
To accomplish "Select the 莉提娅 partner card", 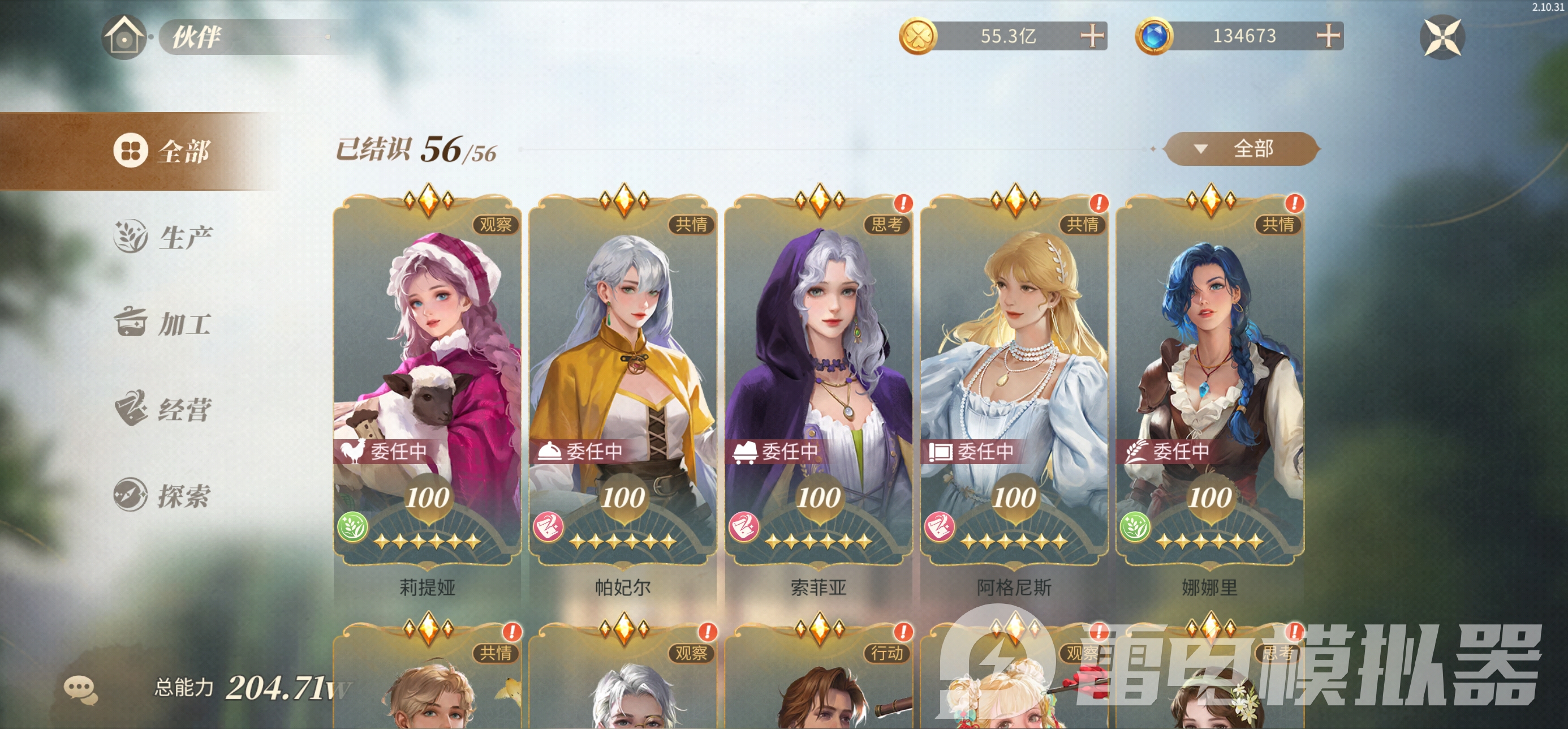I will pyautogui.click(x=427, y=378).
